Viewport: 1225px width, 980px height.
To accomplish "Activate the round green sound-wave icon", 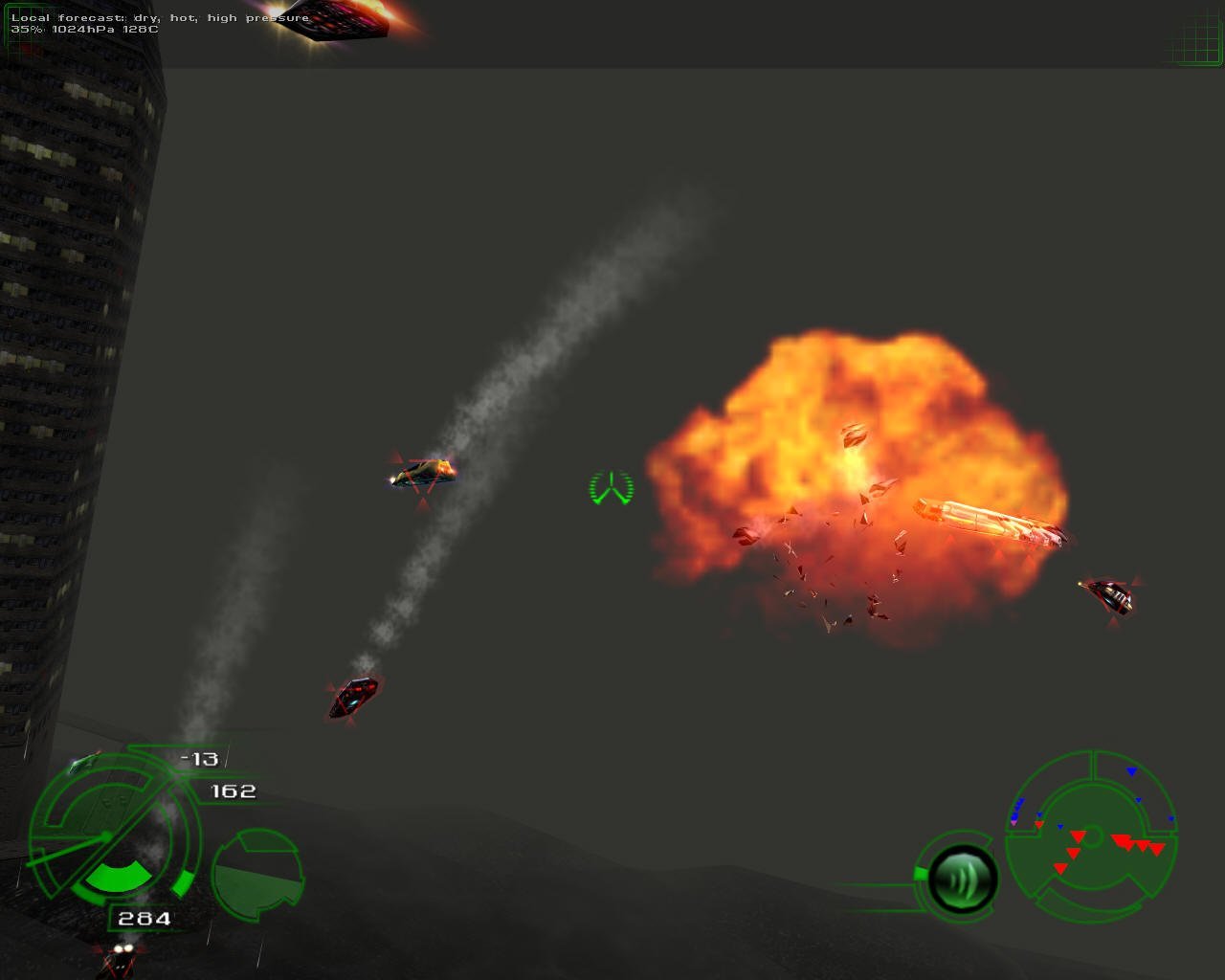I will click(x=962, y=879).
